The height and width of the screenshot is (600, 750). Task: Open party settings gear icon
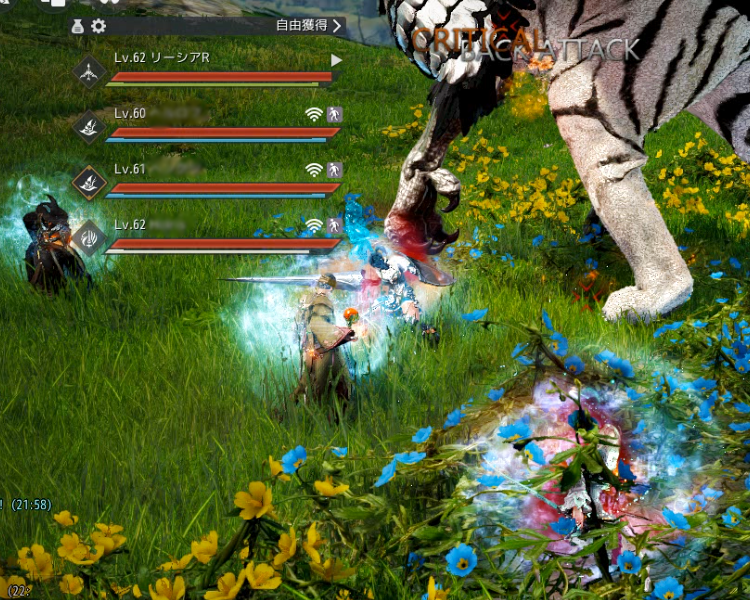click(98, 27)
